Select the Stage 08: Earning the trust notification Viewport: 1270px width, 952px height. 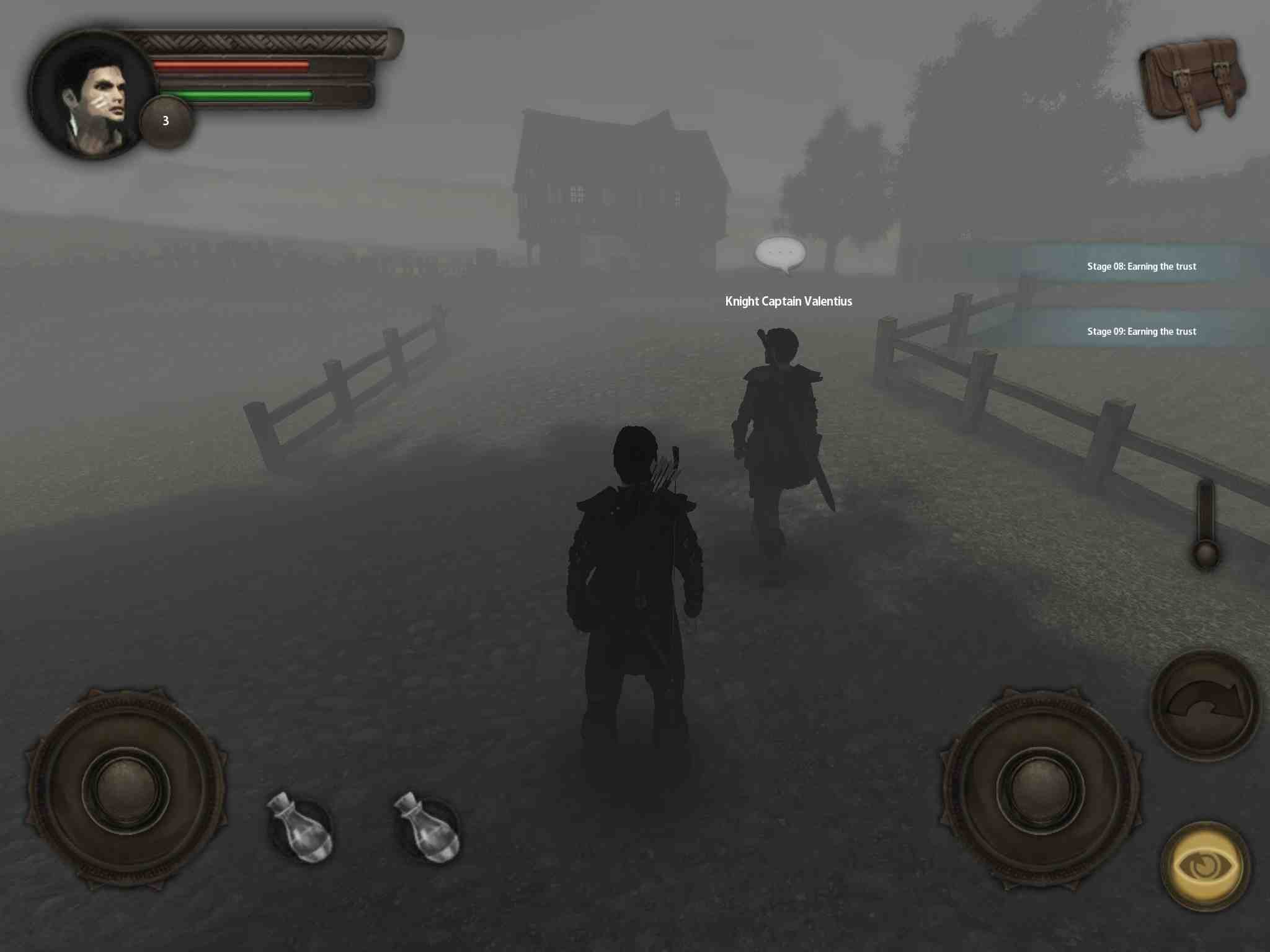1141,267
